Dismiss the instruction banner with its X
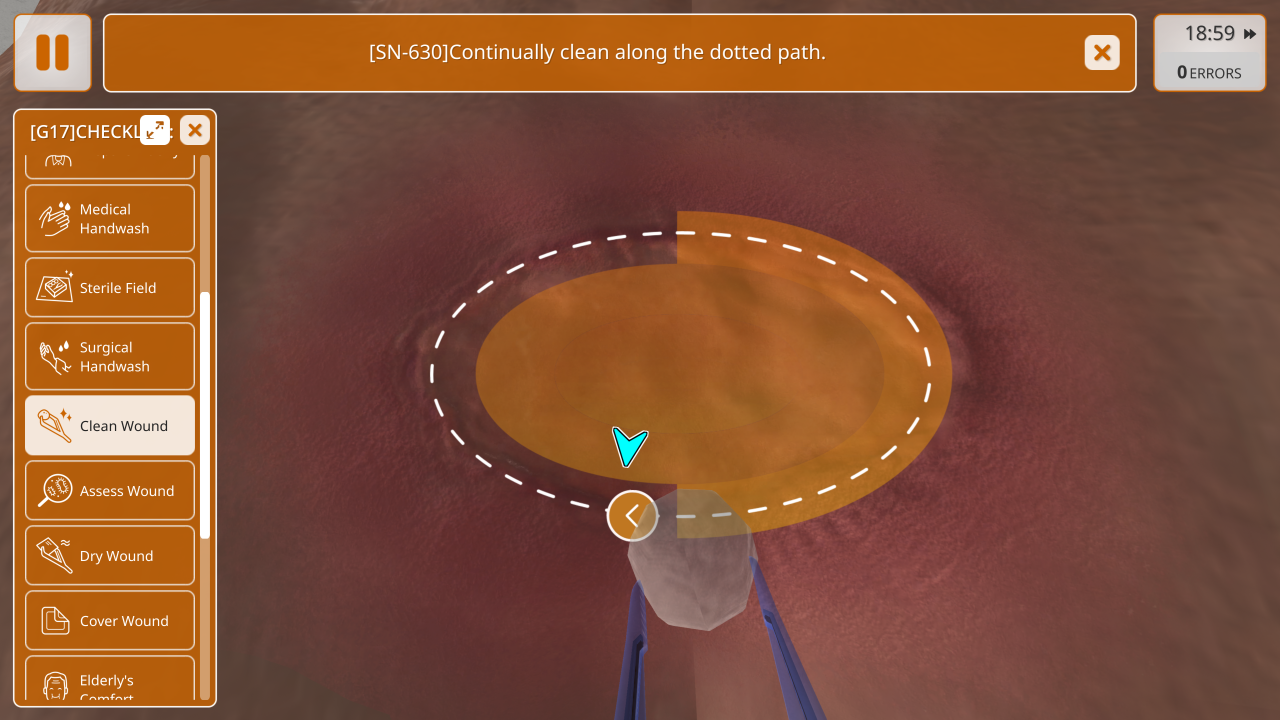This screenshot has height=720, width=1280. point(1102,53)
